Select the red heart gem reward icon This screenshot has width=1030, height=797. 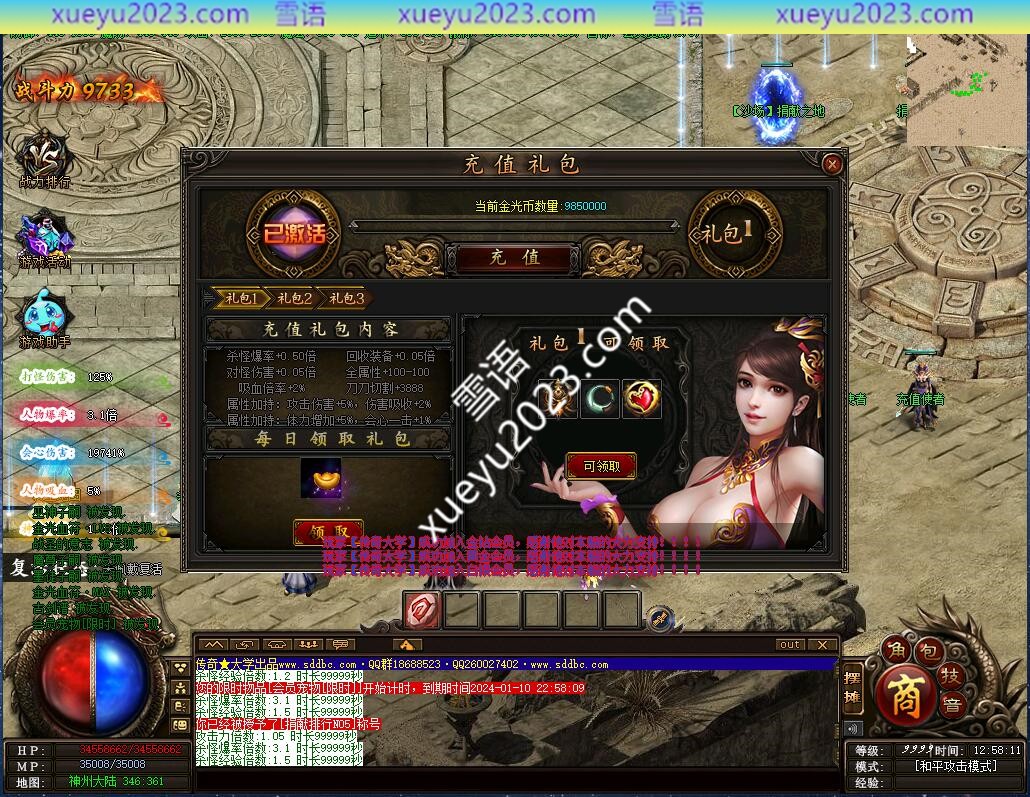[x=641, y=399]
